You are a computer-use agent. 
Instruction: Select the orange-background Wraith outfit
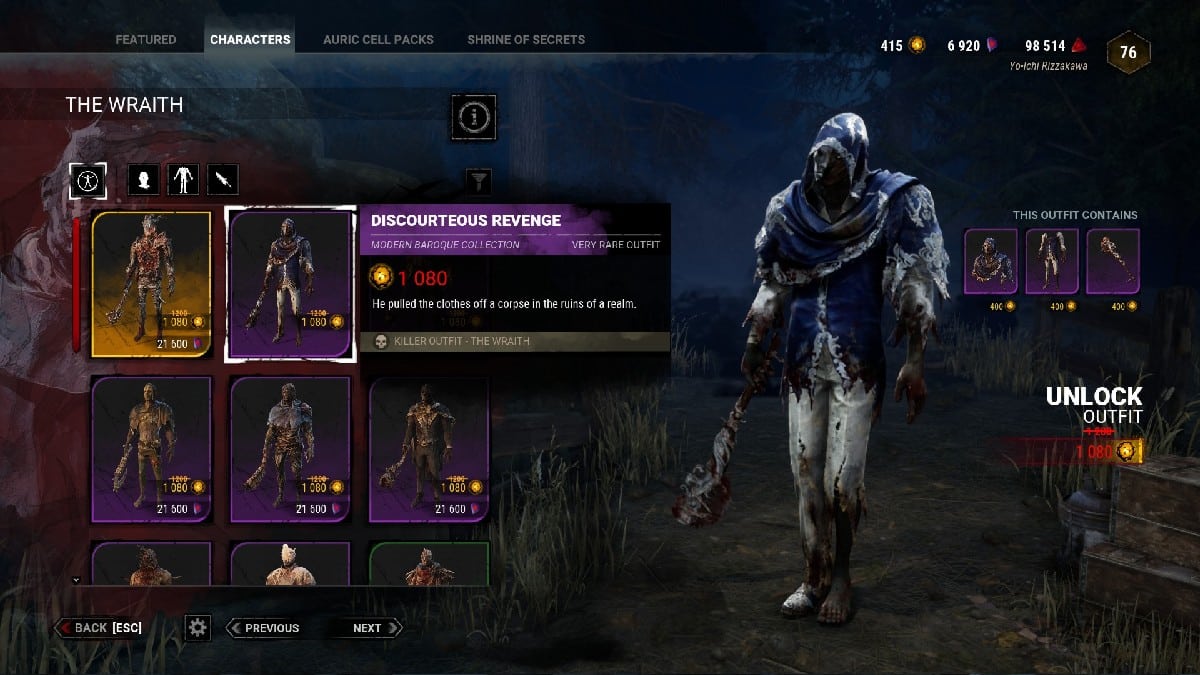[151, 284]
